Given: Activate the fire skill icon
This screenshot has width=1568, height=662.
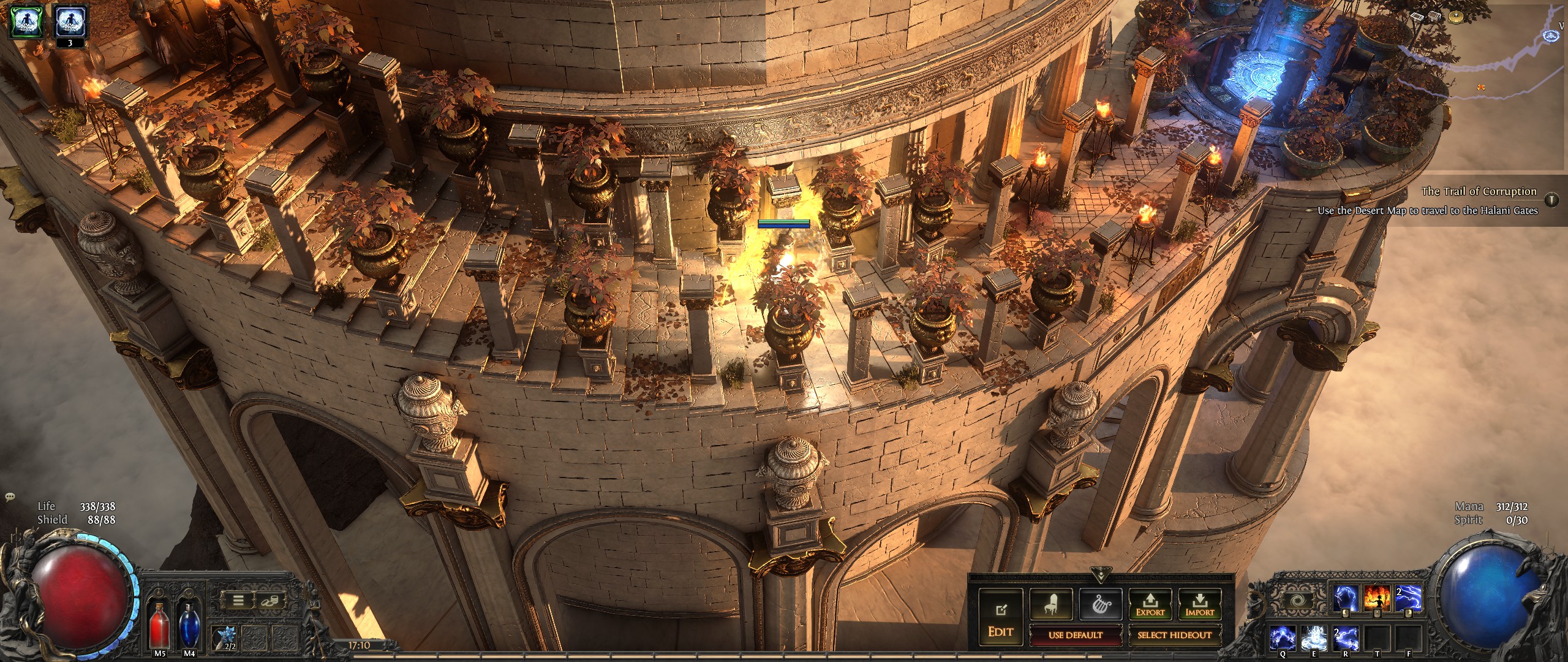Looking at the screenshot, I should pos(1377,598).
